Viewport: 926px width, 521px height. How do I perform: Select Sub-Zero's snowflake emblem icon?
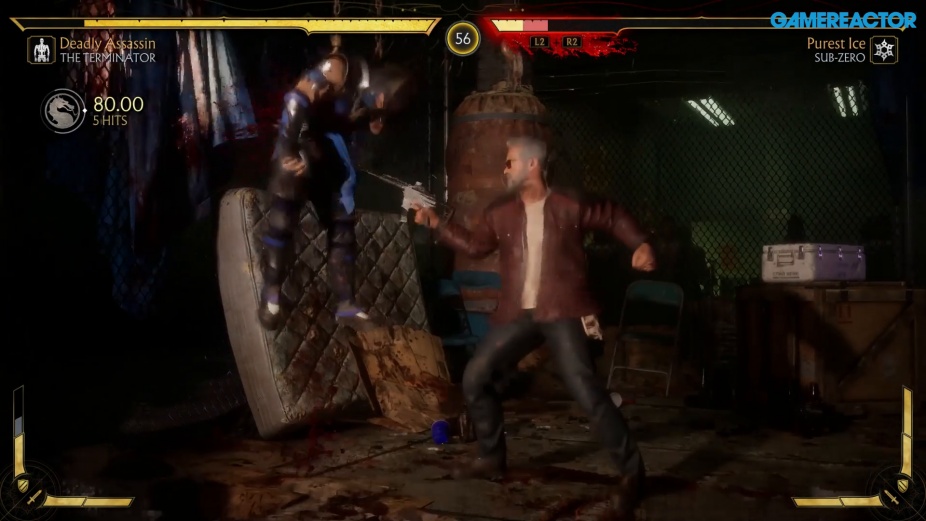[x=883, y=50]
